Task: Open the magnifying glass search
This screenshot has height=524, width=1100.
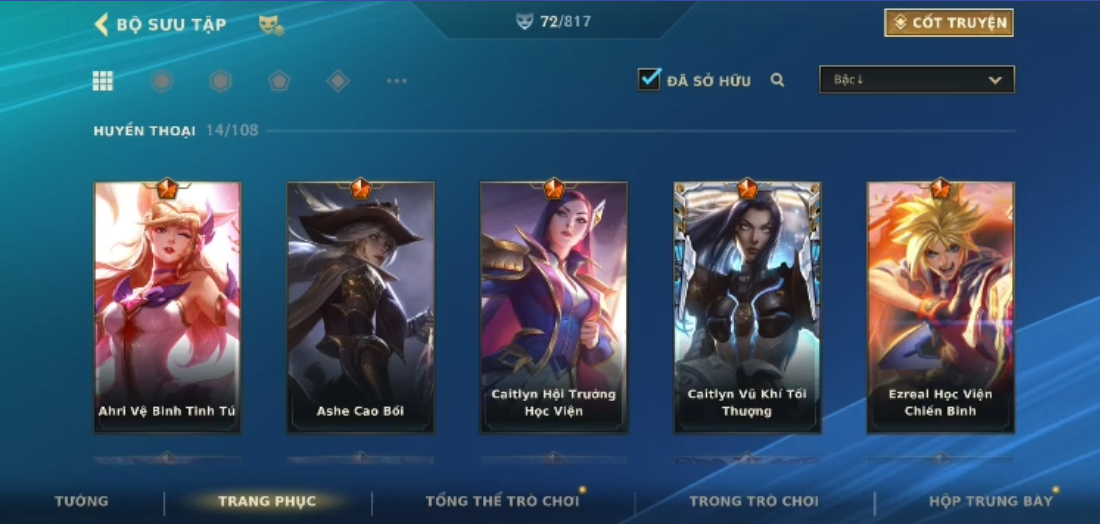Action: (777, 80)
